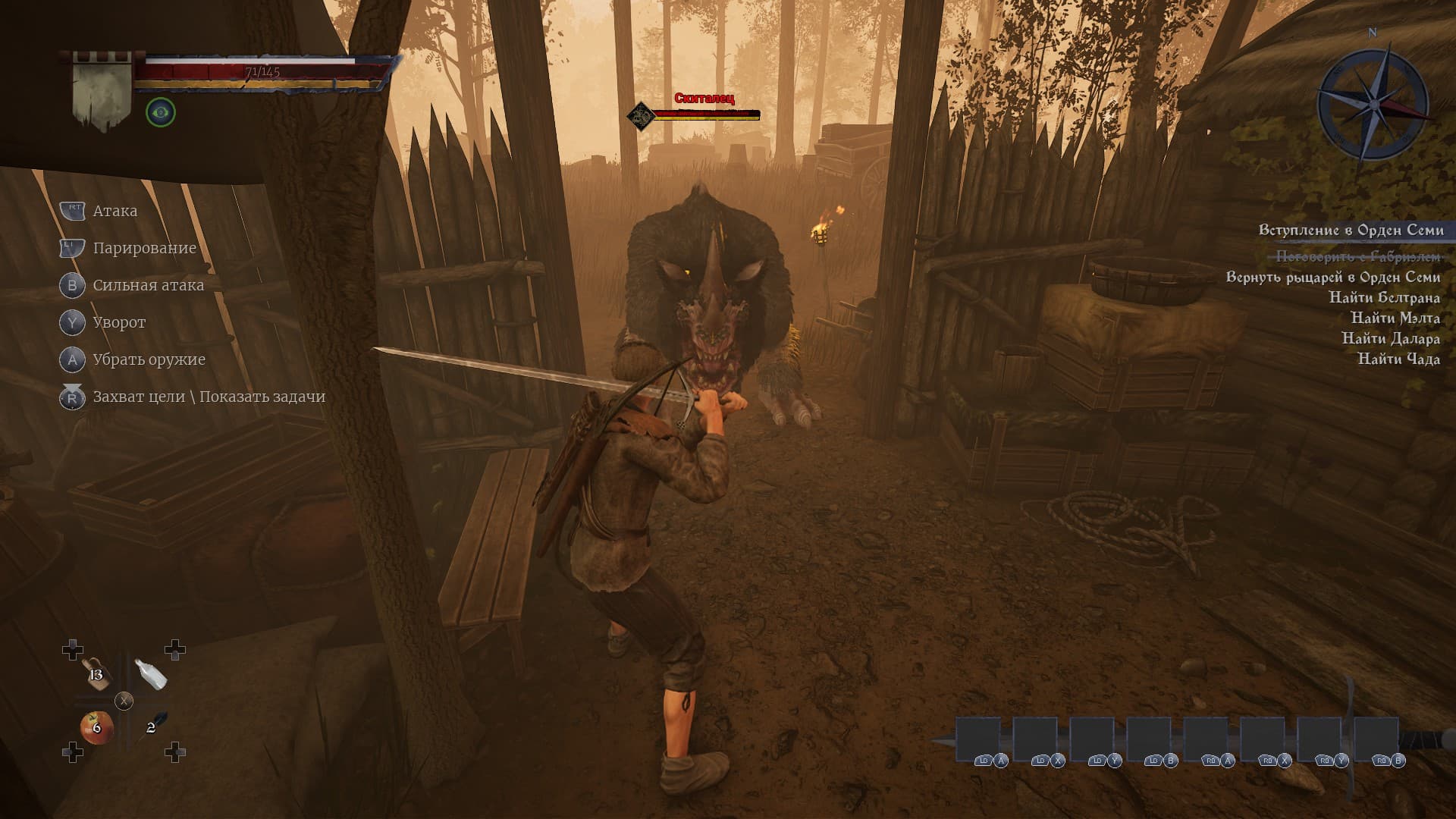
Task: Open the quest 'Вступление в Орден Семи'
Action: pyautogui.click(x=1351, y=230)
